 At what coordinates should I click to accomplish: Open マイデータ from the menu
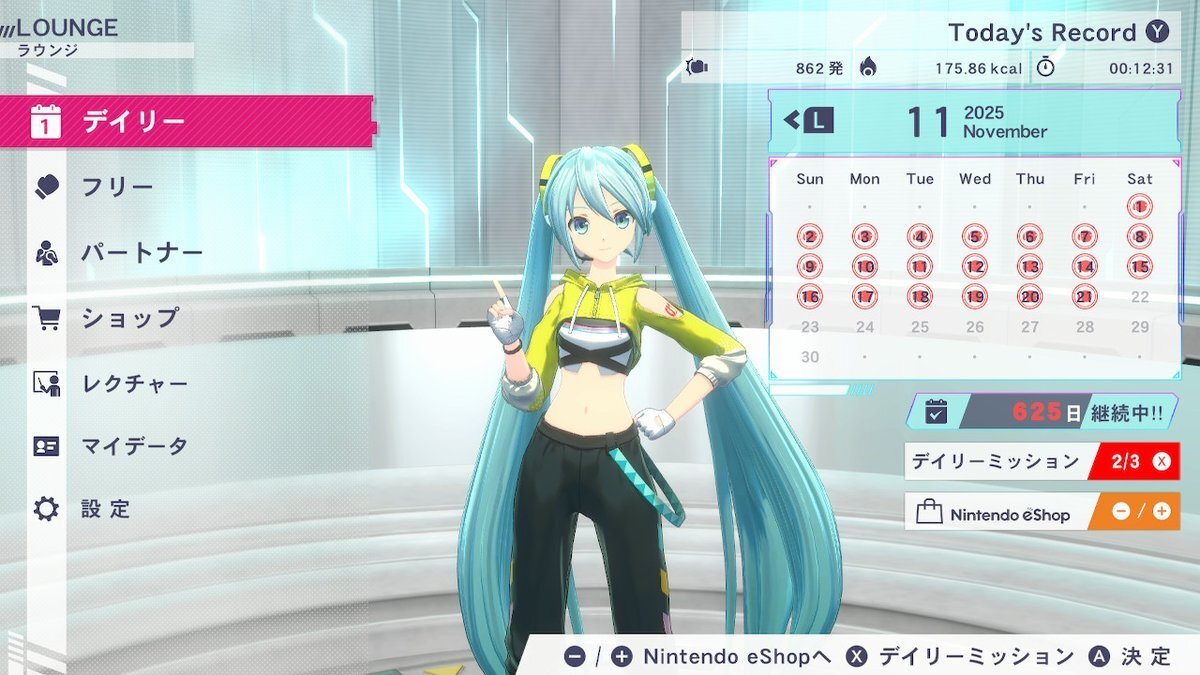(134, 446)
